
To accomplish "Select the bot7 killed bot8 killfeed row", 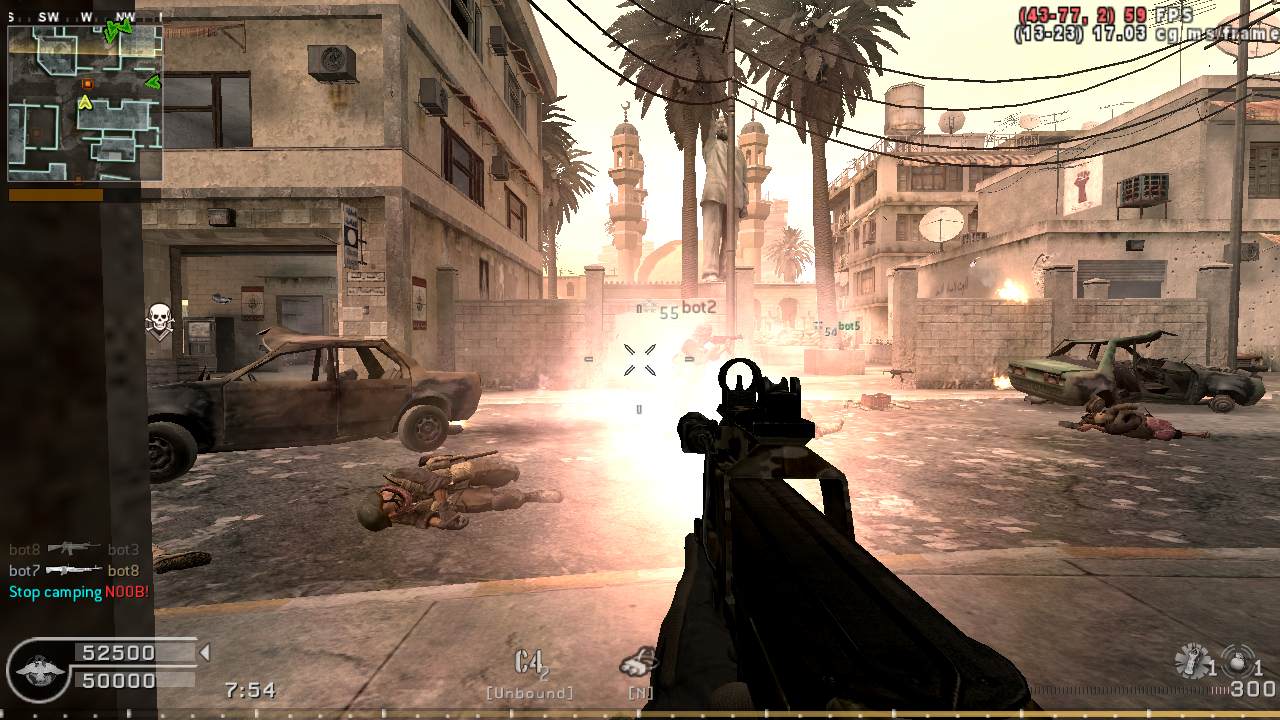I will tap(74, 571).
